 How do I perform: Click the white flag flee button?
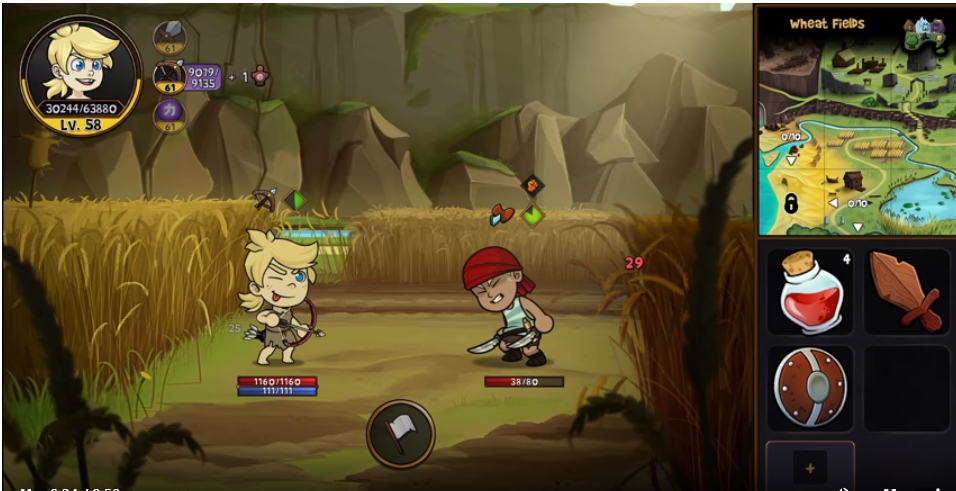pyautogui.click(x=400, y=433)
